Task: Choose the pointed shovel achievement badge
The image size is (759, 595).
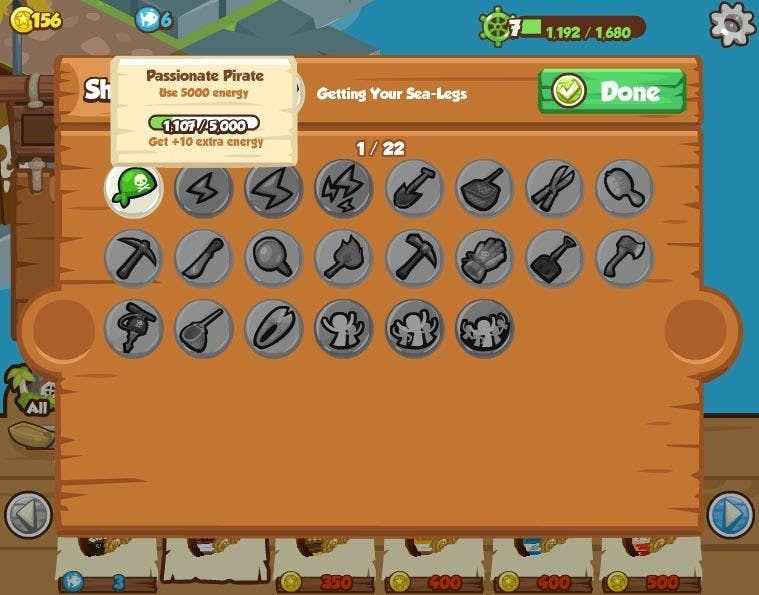Action: [414, 189]
